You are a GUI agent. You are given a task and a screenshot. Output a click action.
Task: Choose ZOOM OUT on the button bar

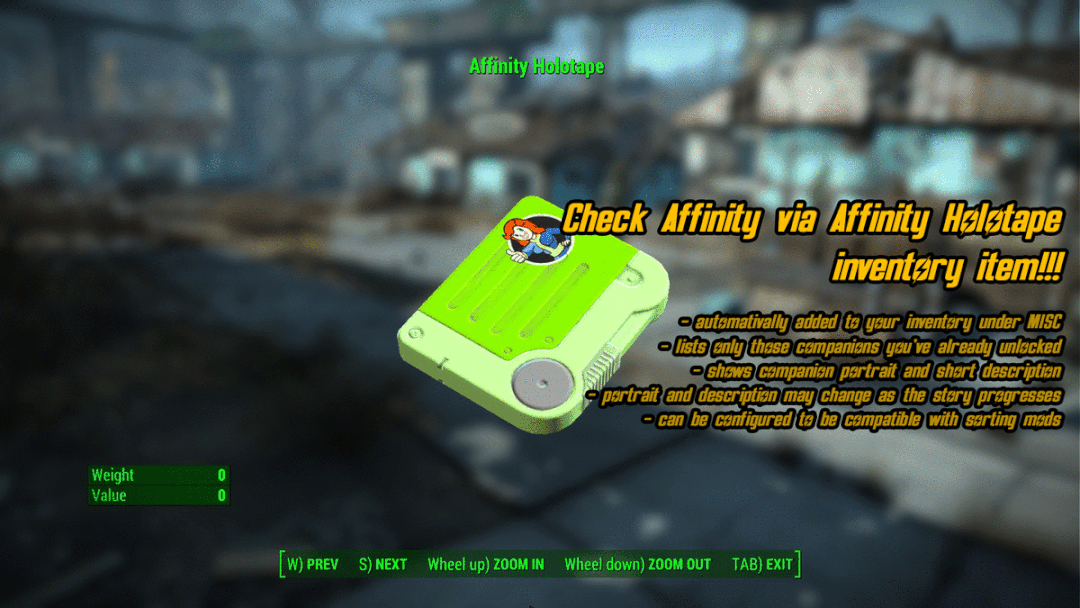(x=637, y=564)
